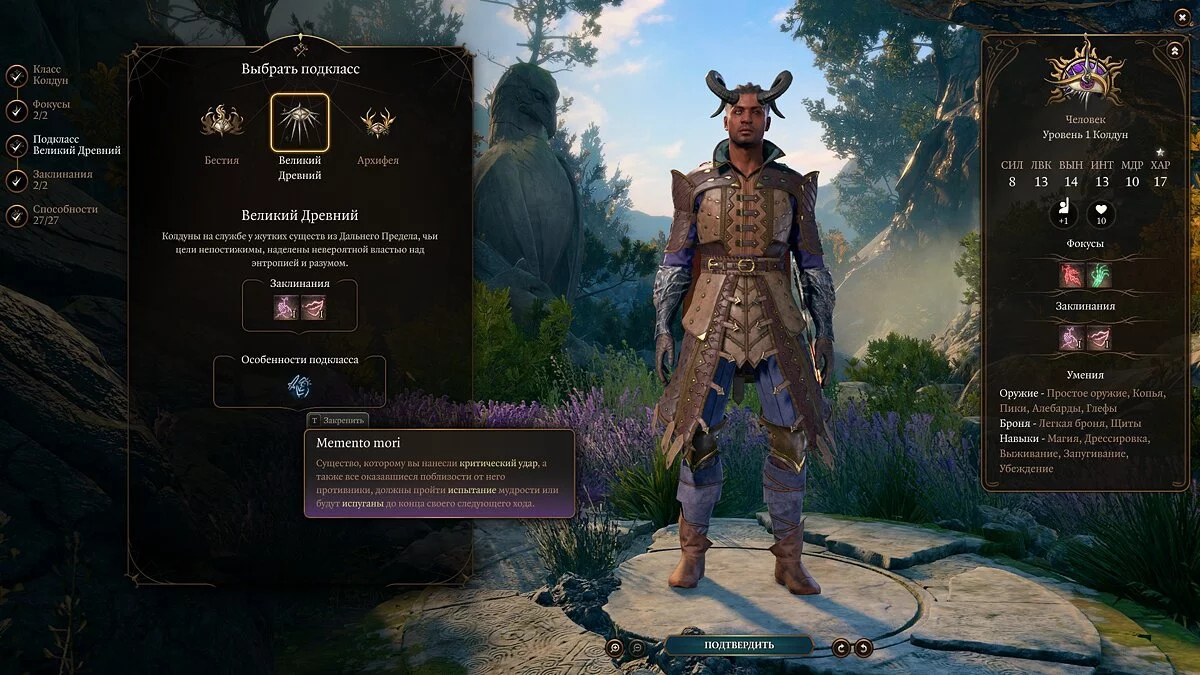
Task: Inspect the red cantrip icon under Фокусы
Action: (x=1073, y=275)
